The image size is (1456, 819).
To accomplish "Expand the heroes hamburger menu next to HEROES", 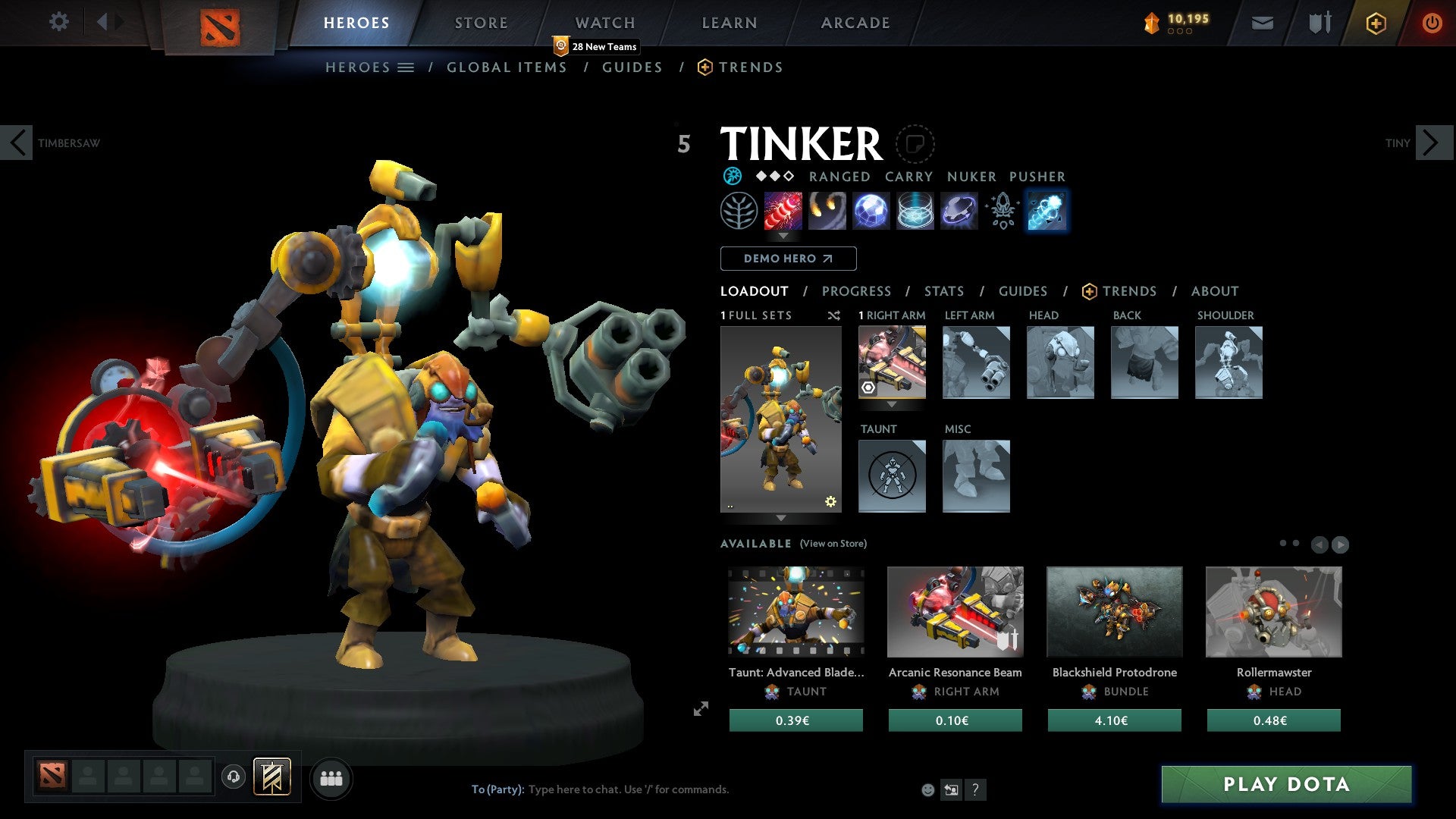I will point(407,67).
